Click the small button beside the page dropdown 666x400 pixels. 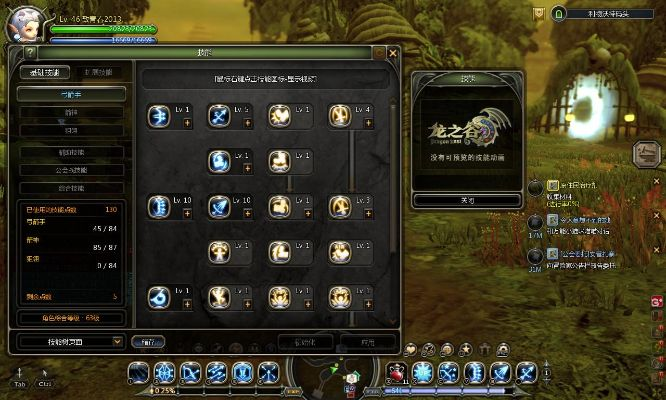147,341
